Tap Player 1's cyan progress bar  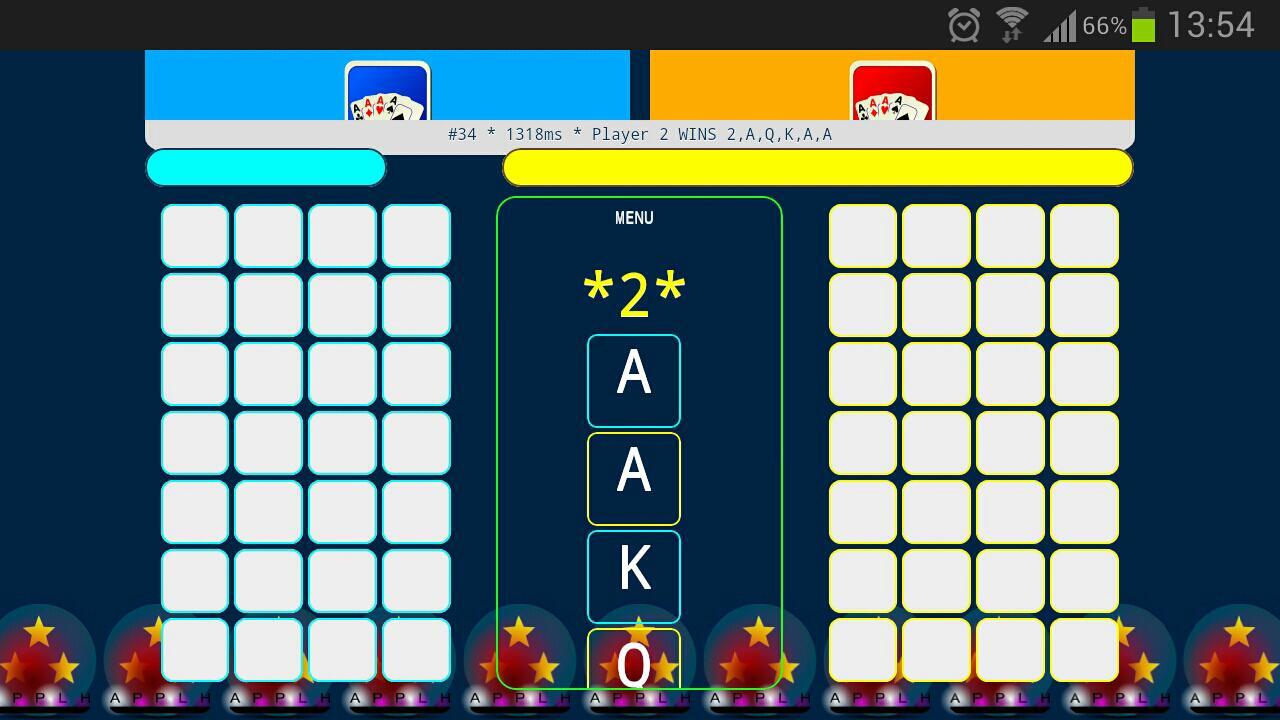point(265,168)
